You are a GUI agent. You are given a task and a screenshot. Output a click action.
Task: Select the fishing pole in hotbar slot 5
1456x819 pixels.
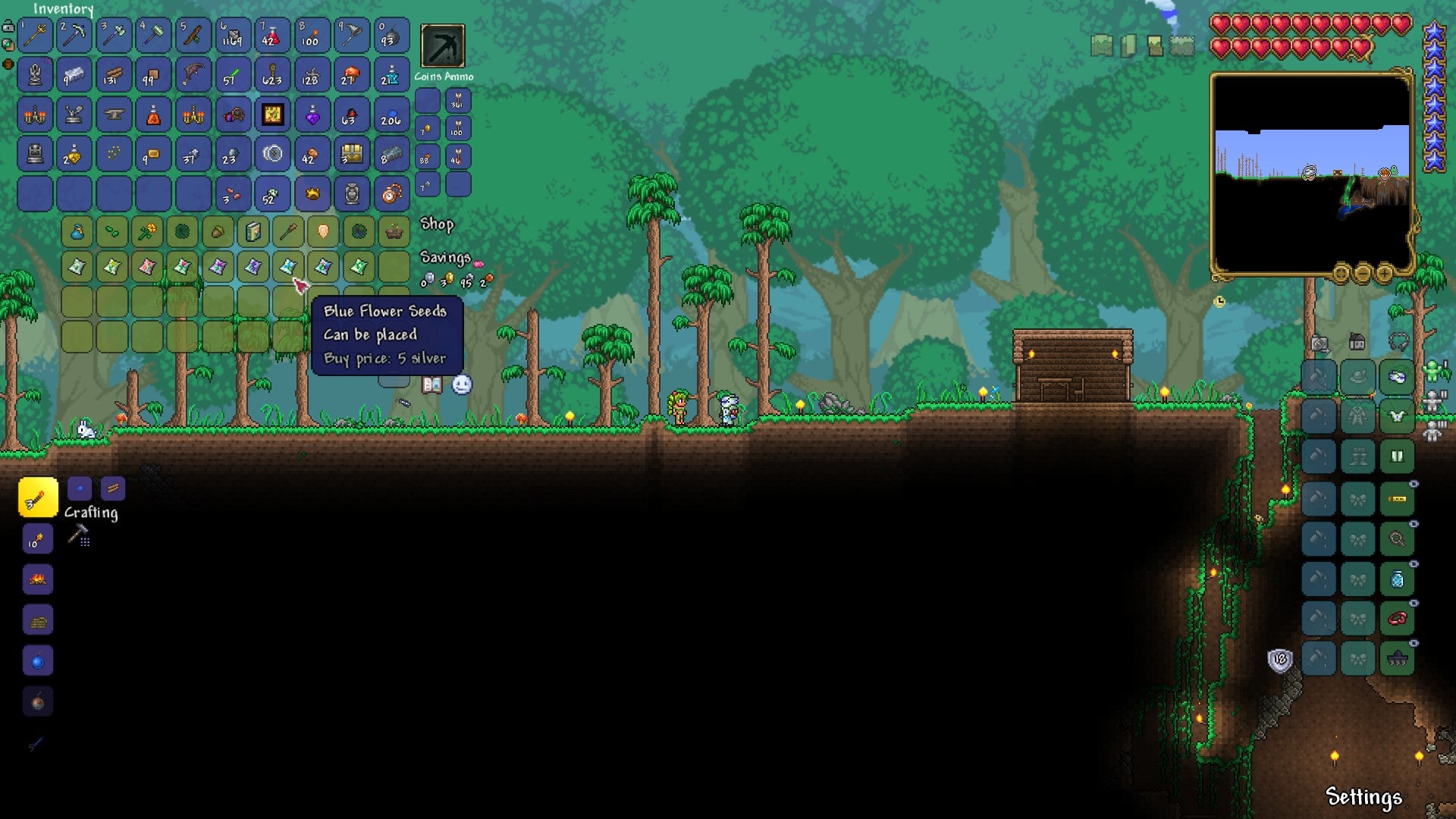tap(193, 36)
